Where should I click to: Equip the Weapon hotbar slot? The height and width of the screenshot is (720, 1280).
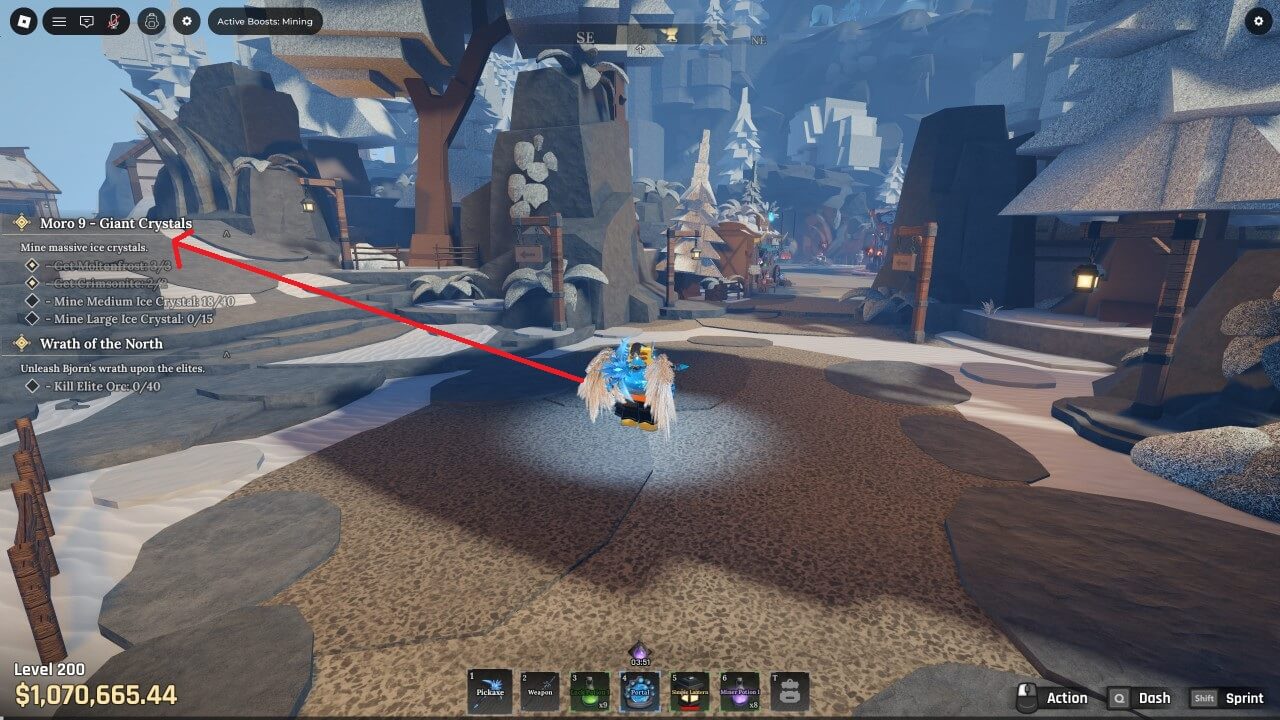coord(540,691)
